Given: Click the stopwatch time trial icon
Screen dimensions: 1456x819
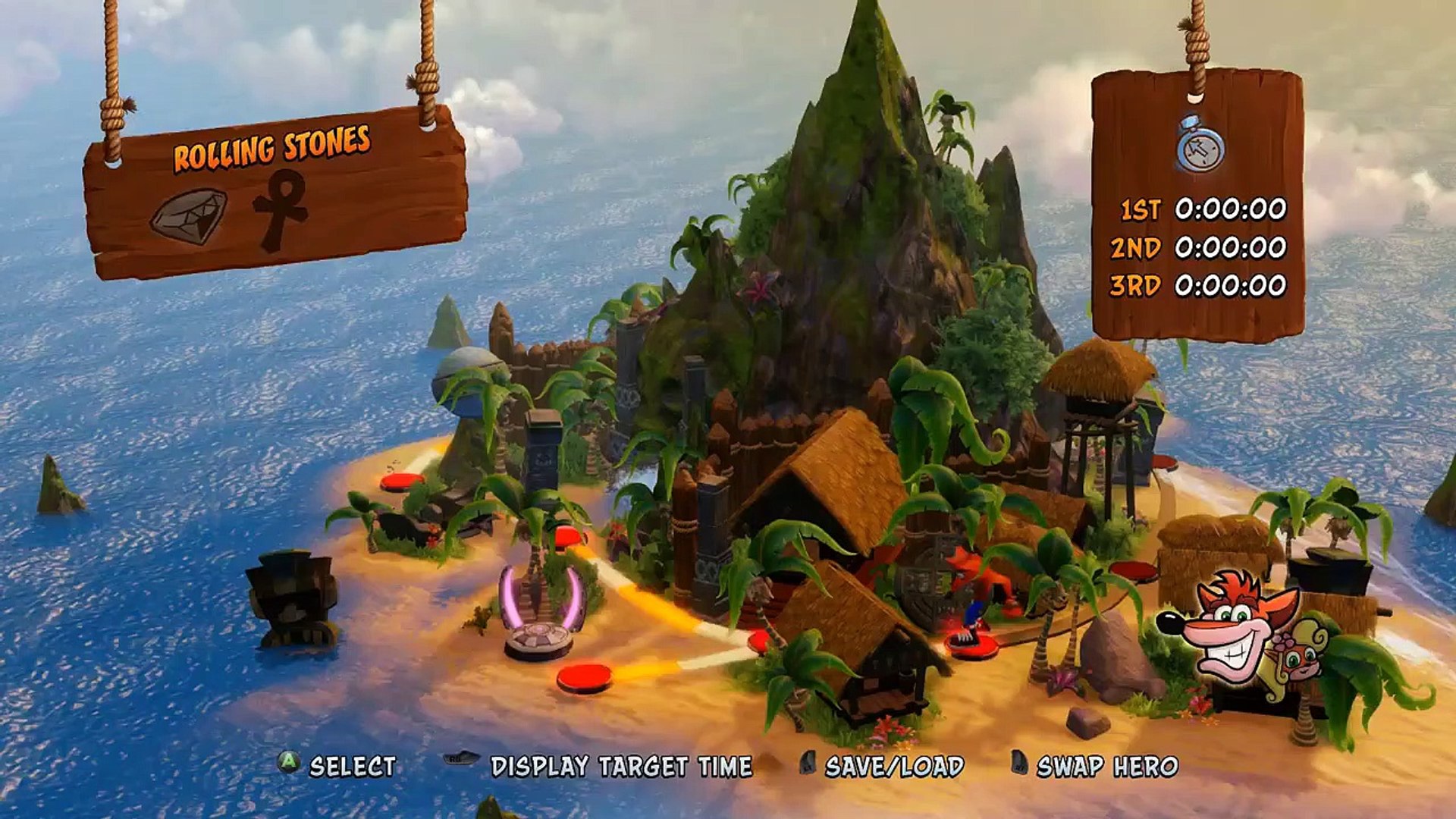Looking at the screenshot, I should click(x=1200, y=144).
